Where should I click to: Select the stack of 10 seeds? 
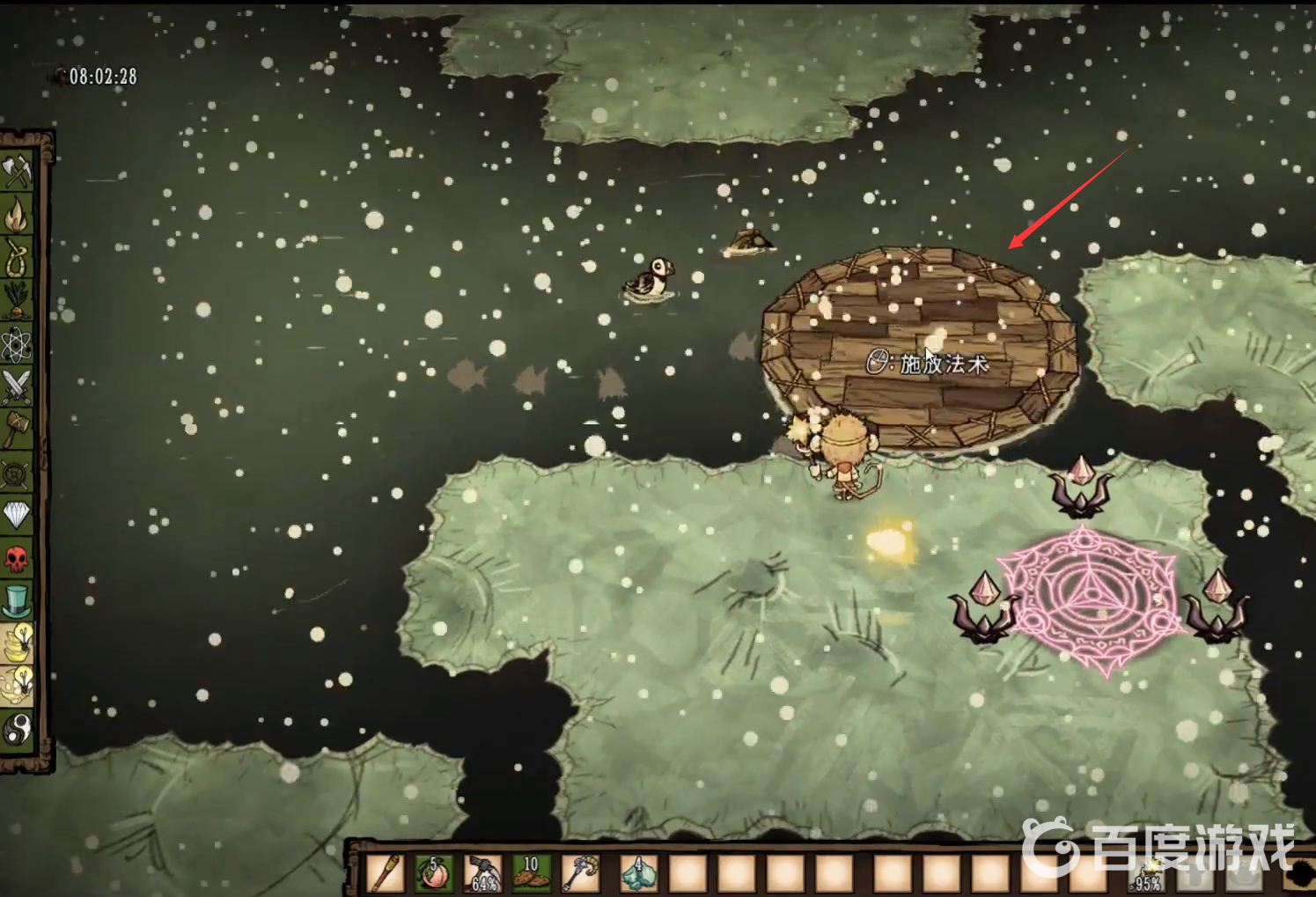click(531, 873)
